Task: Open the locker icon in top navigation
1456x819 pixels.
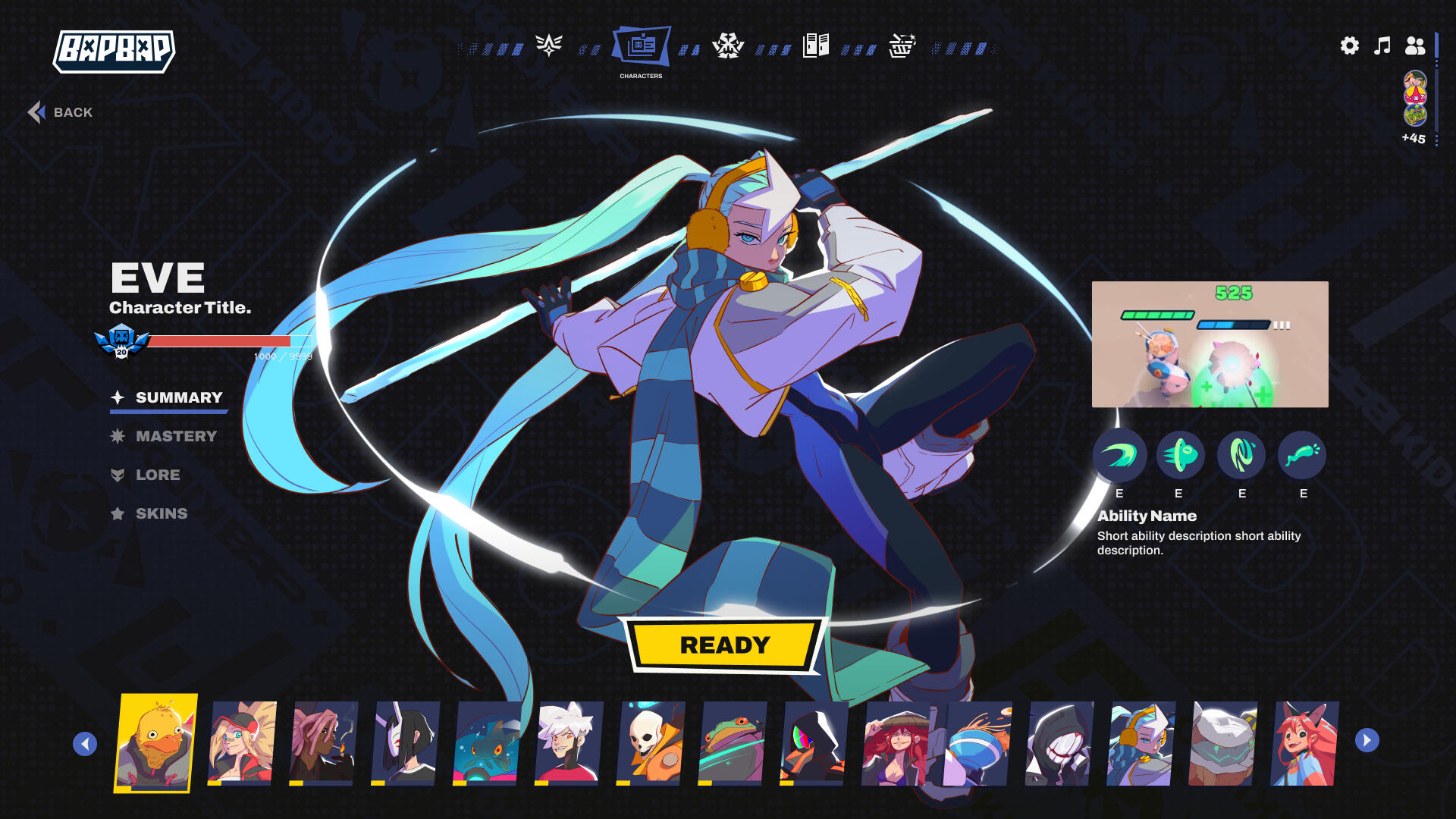Action: (x=815, y=45)
